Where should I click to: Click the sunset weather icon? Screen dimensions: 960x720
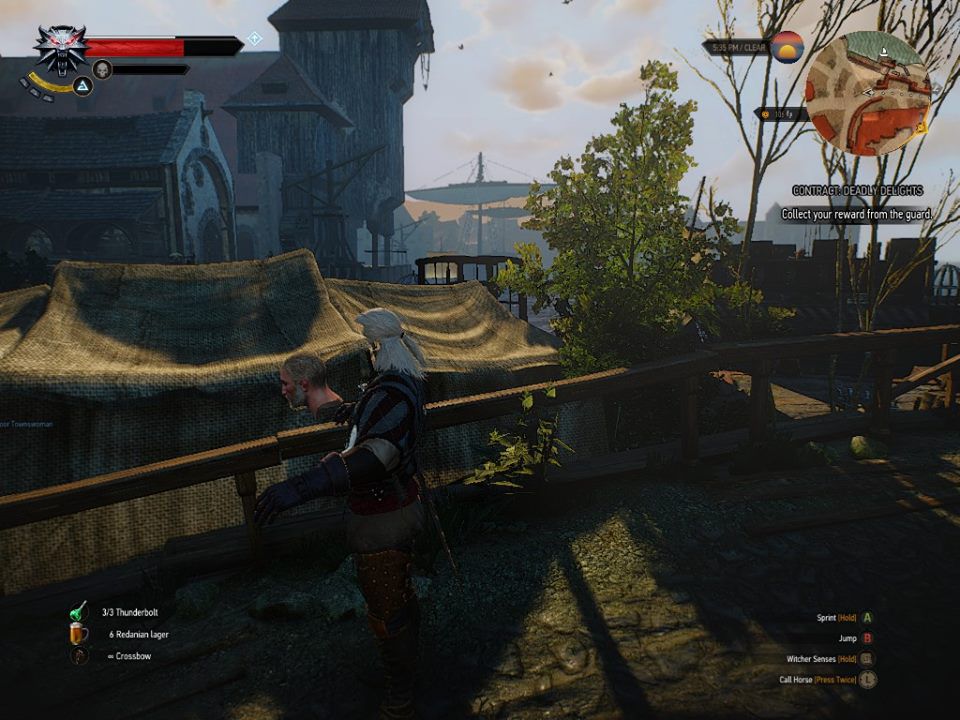tap(789, 46)
